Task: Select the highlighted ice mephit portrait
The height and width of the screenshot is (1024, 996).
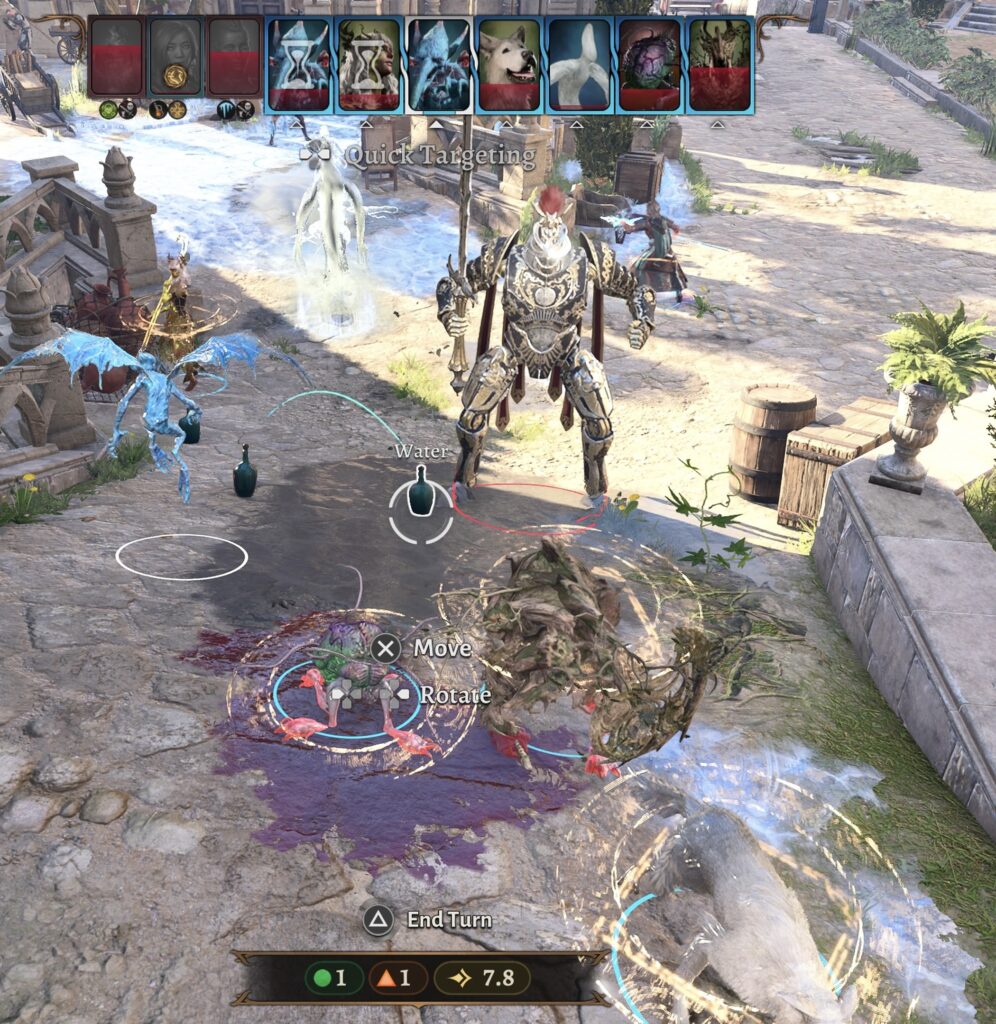Action: click(x=439, y=63)
